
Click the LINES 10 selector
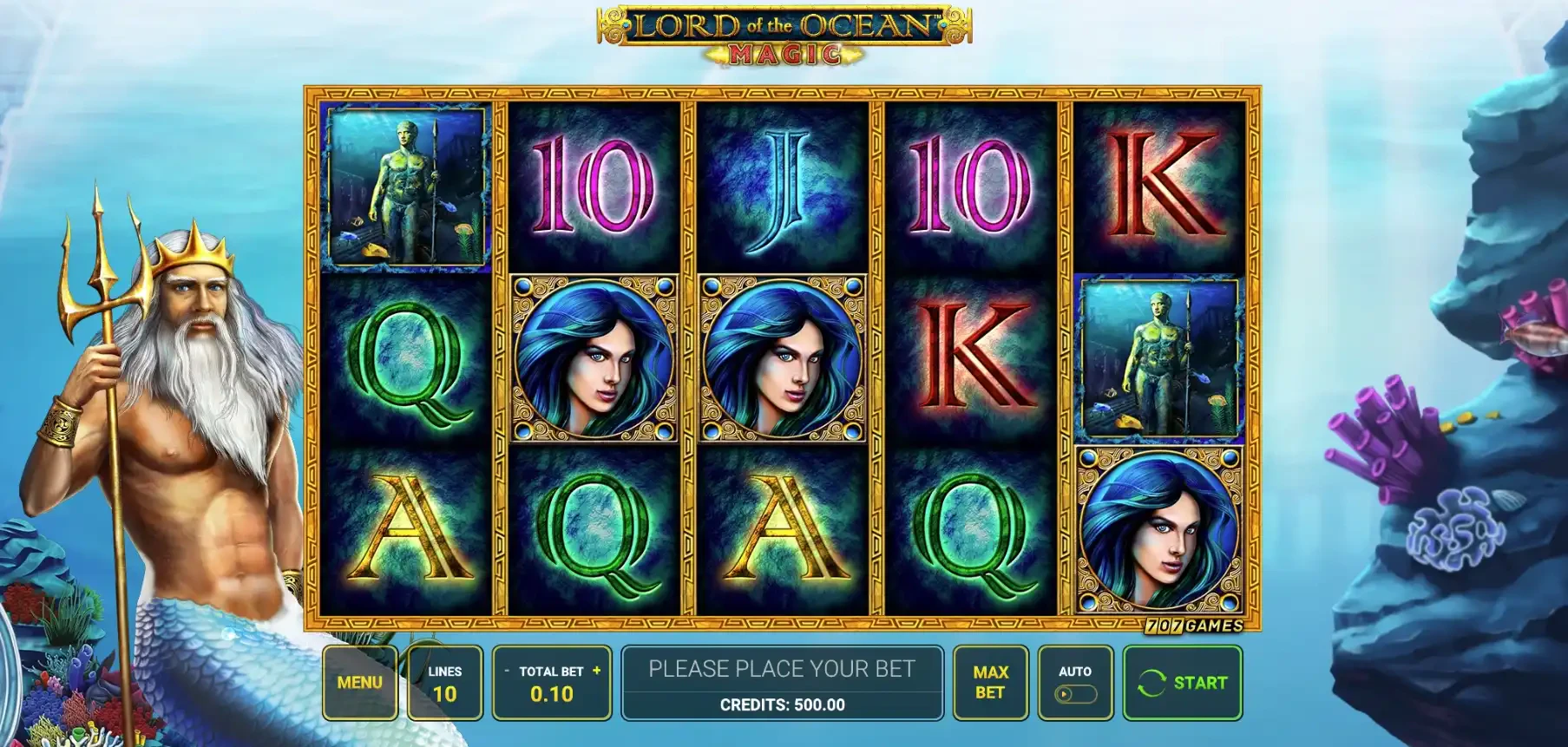tap(444, 683)
